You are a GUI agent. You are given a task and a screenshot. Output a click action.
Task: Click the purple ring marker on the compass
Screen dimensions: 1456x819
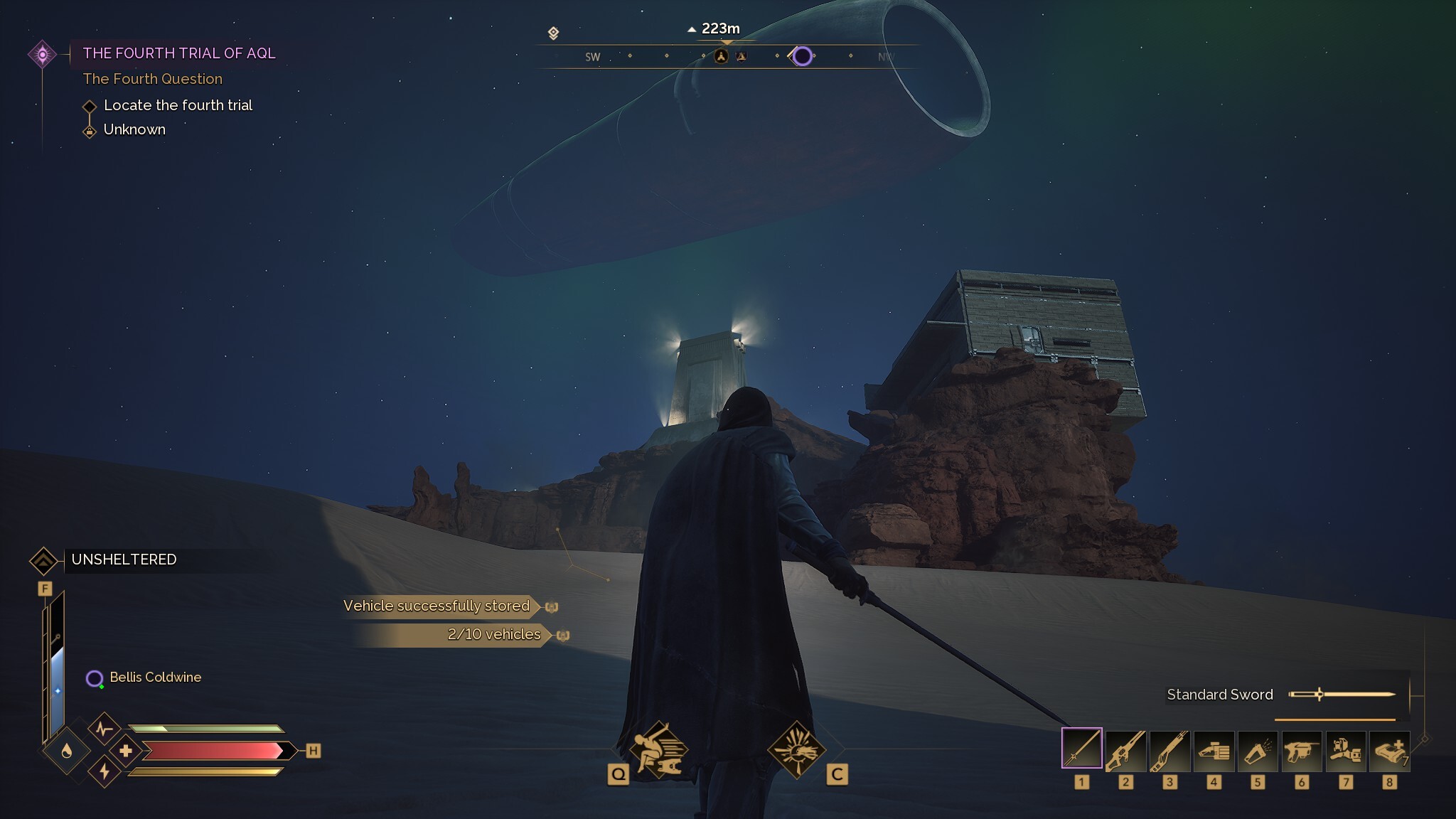coord(803,56)
